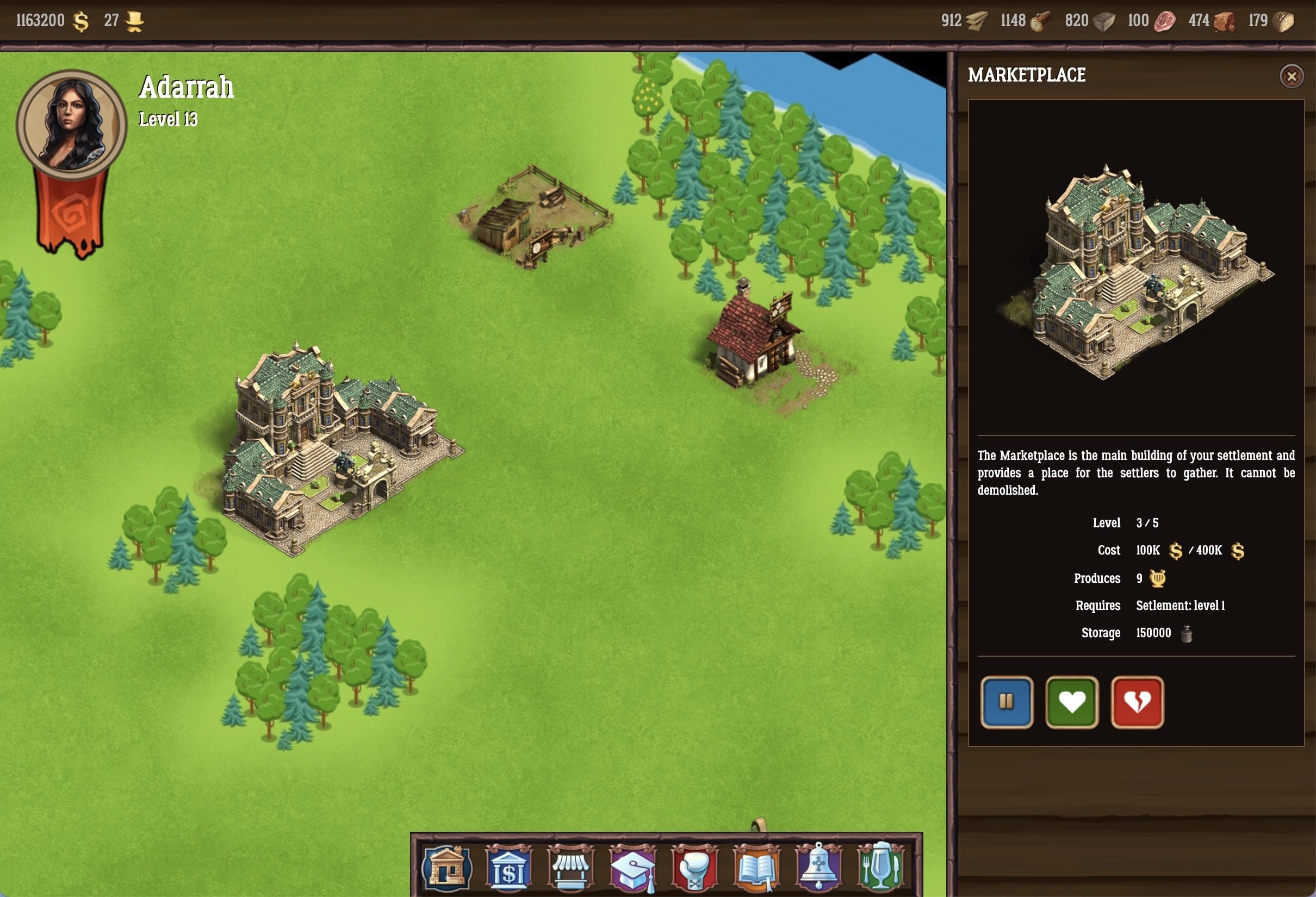Open the house building category
The image size is (1316, 897).
pyautogui.click(x=446, y=867)
